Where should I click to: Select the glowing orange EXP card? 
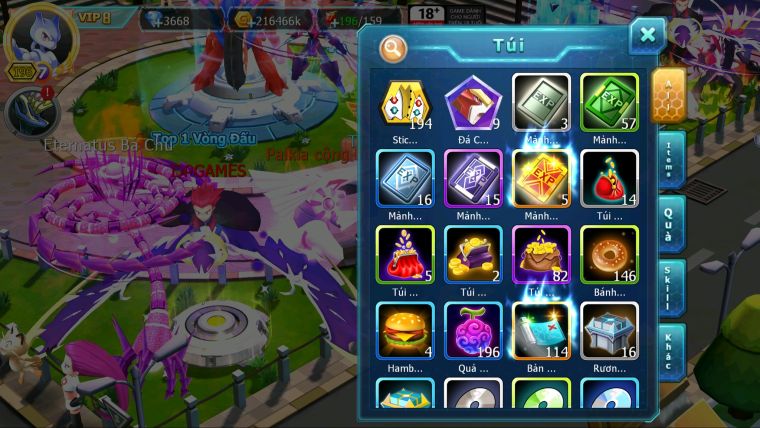(x=541, y=178)
